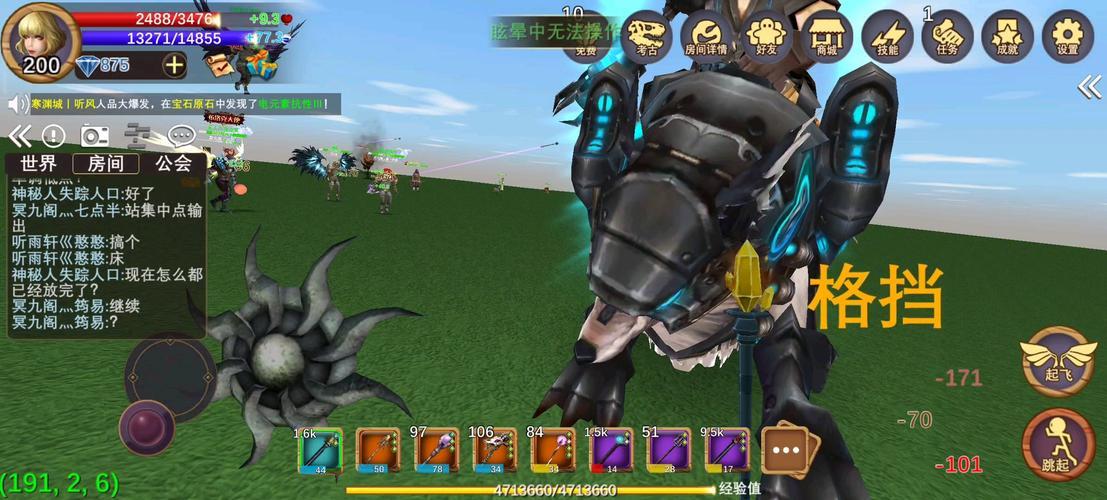Image resolution: width=1107 pixels, height=500 pixels.
Task: Open the 设置 settings menu
Action: coord(1067,36)
